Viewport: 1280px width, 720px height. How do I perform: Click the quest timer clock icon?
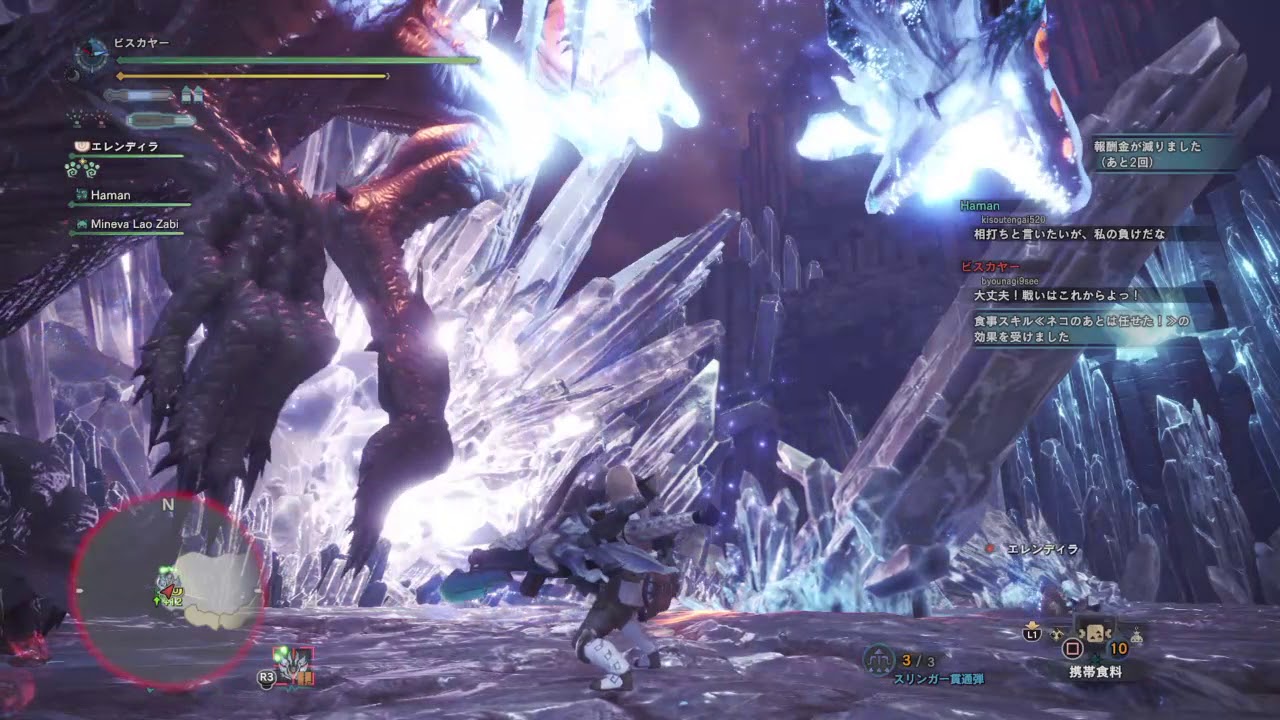[93, 51]
